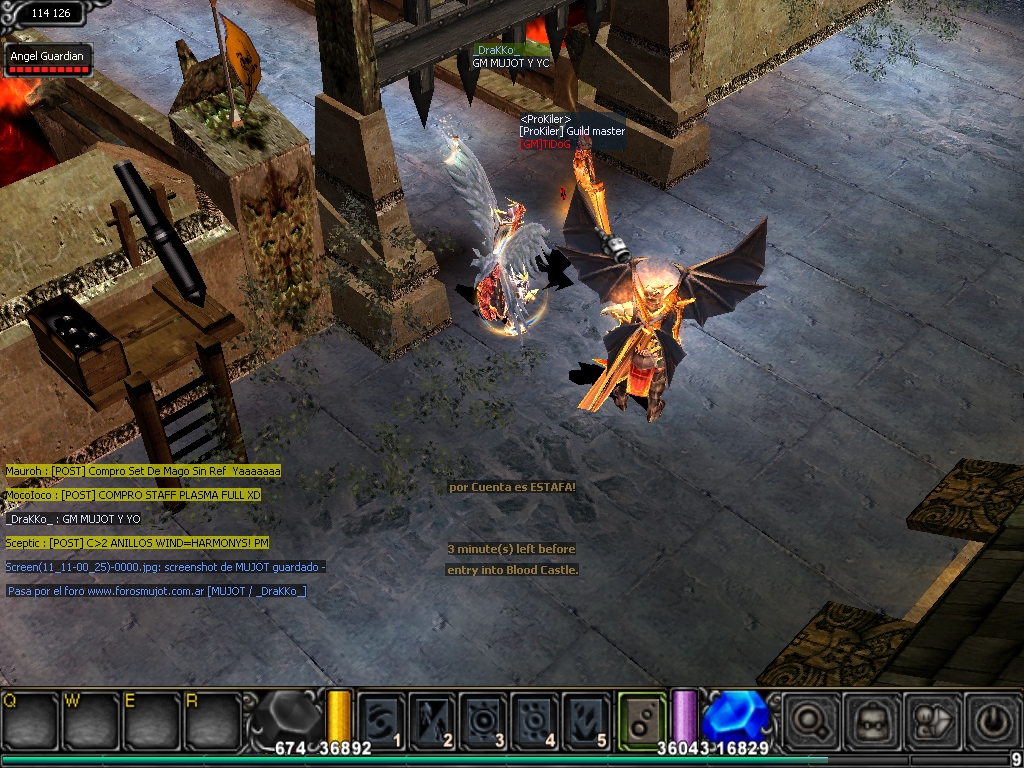This screenshot has height=768, width=1024.
Task: Select the empty Q item slot
Action: [x=30, y=717]
